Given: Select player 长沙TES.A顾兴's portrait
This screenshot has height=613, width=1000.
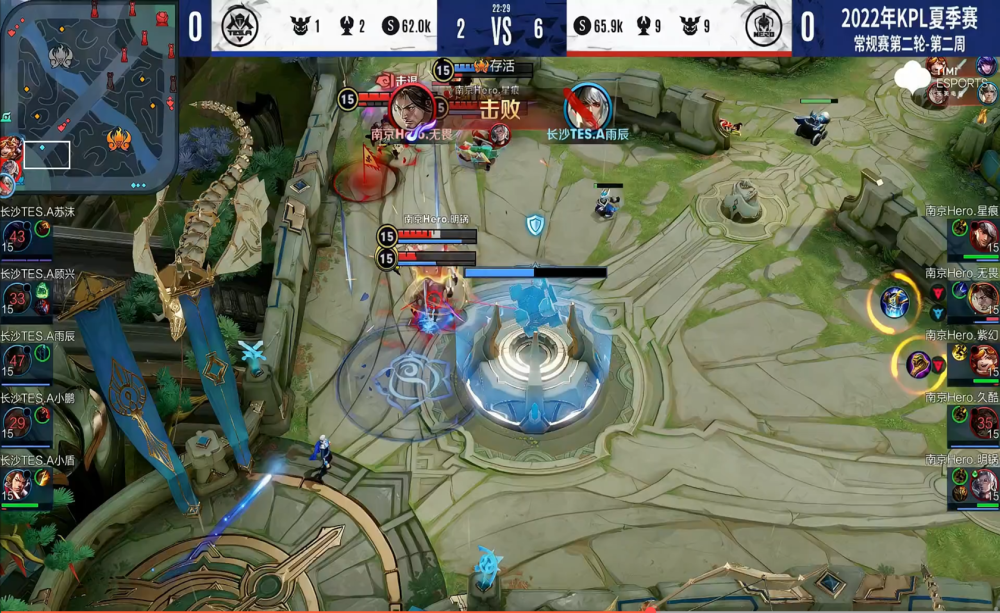Looking at the screenshot, I should [x=17, y=298].
